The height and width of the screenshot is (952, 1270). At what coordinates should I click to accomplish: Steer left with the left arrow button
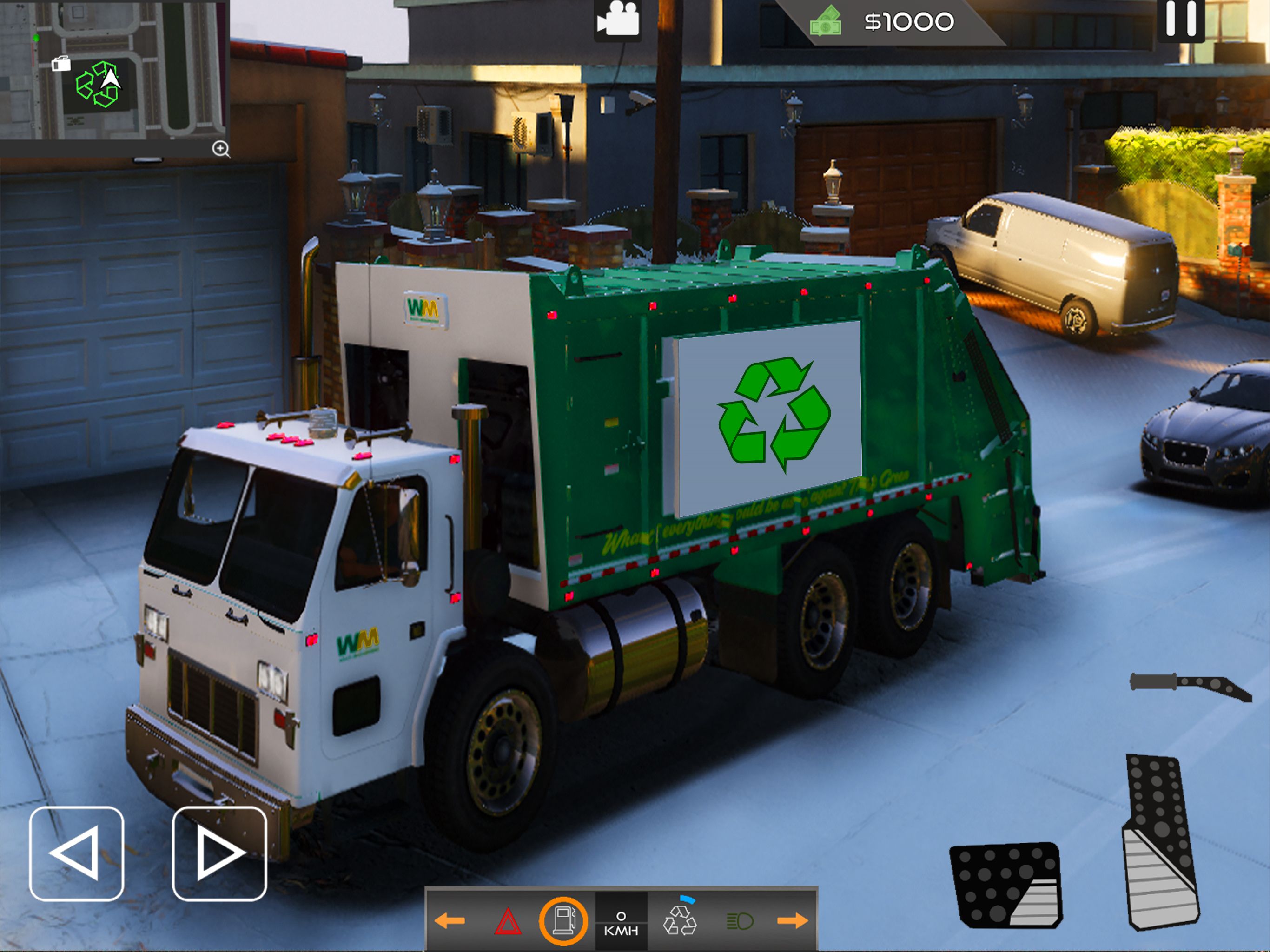click(x=76, y=853)
